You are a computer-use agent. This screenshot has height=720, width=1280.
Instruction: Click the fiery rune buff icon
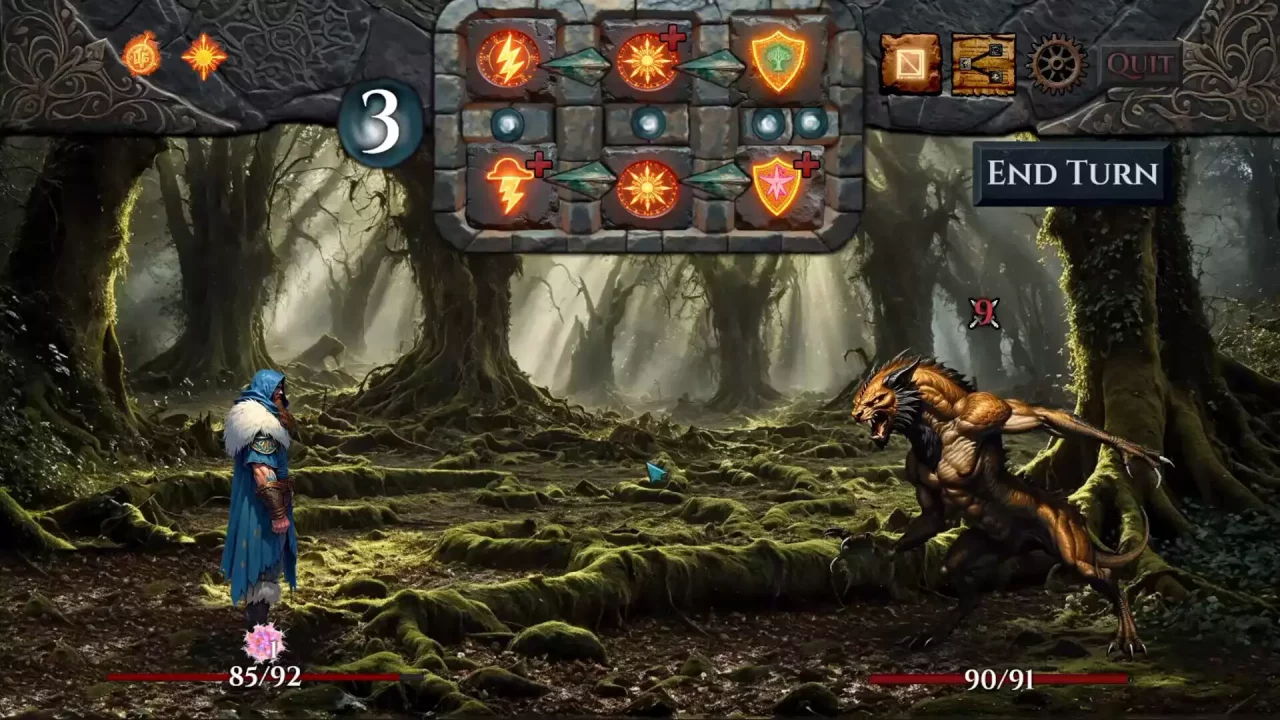pyautogui.click(x=142, y=54)
